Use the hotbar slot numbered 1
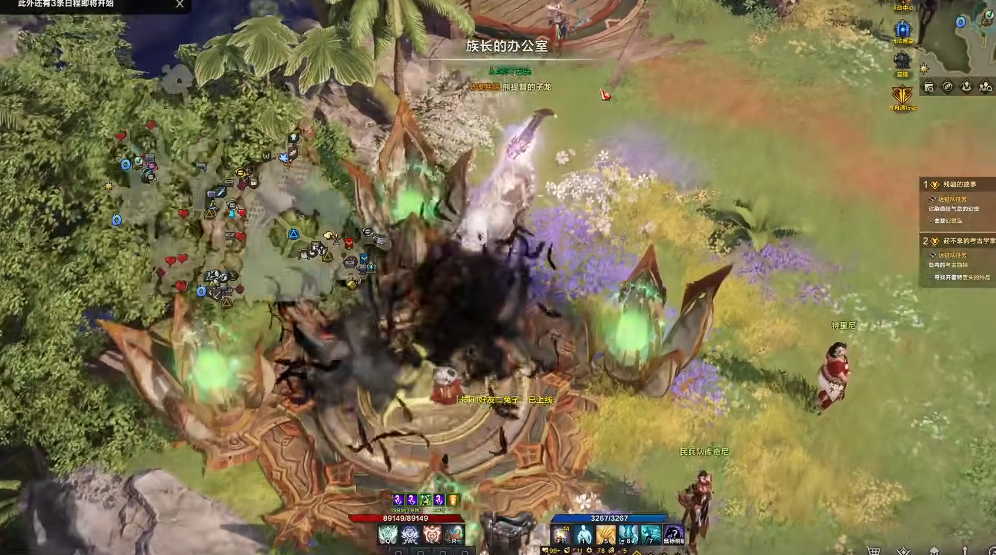996x555 pixels. pos(584,535)
